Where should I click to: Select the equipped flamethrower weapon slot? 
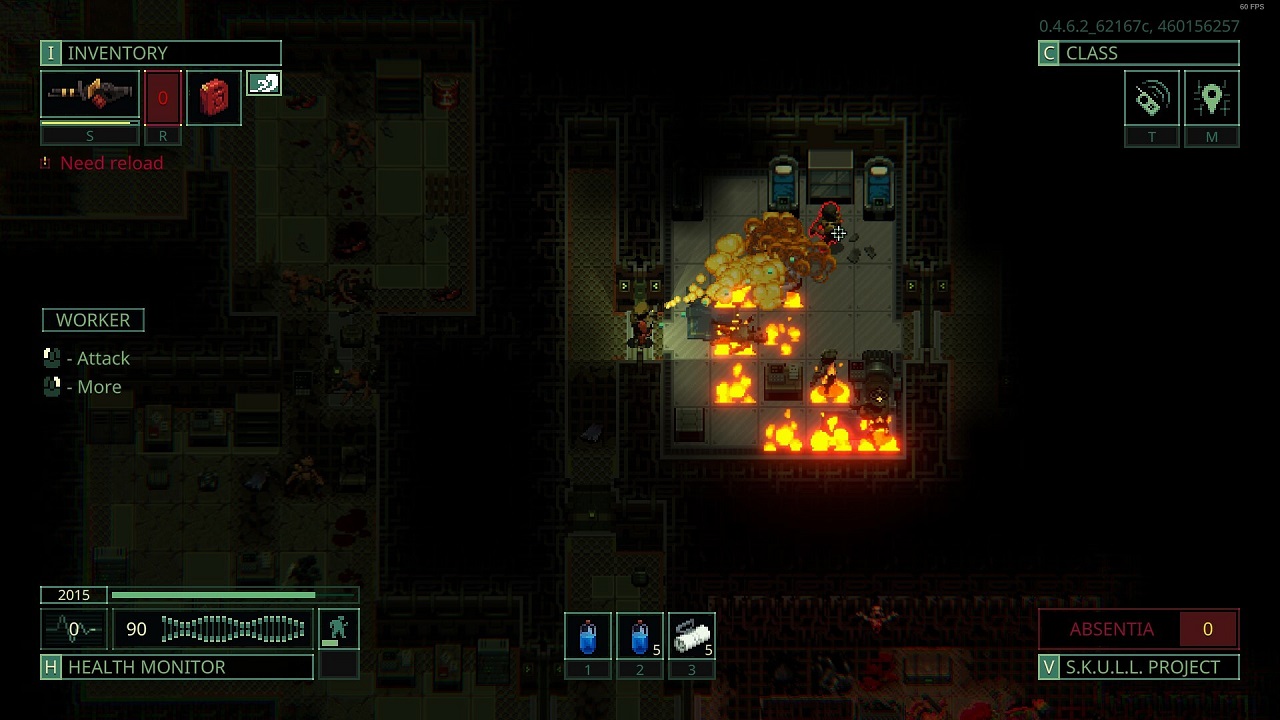[x=90, y=96]
